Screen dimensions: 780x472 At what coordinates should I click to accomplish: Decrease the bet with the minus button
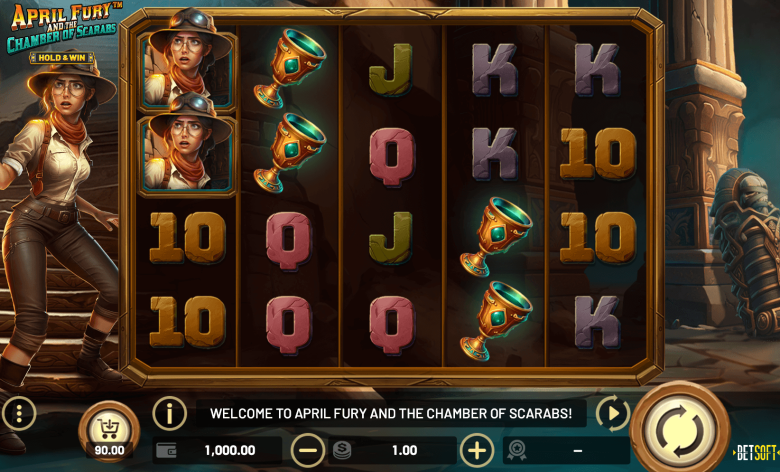click(307, 450)
